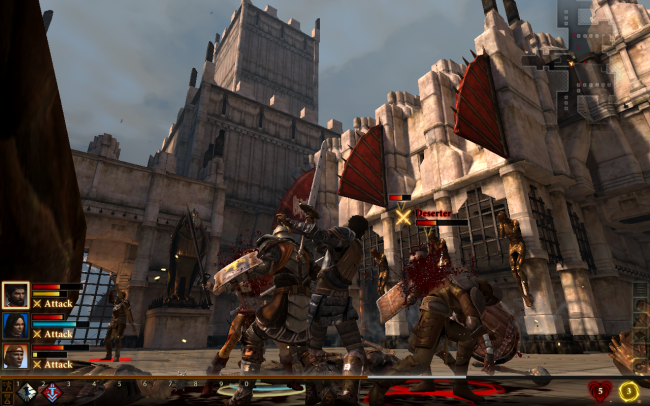The image size is (650, 406).
Task: Select the bearded male hero portrait
Action: [x=16, y=294]
